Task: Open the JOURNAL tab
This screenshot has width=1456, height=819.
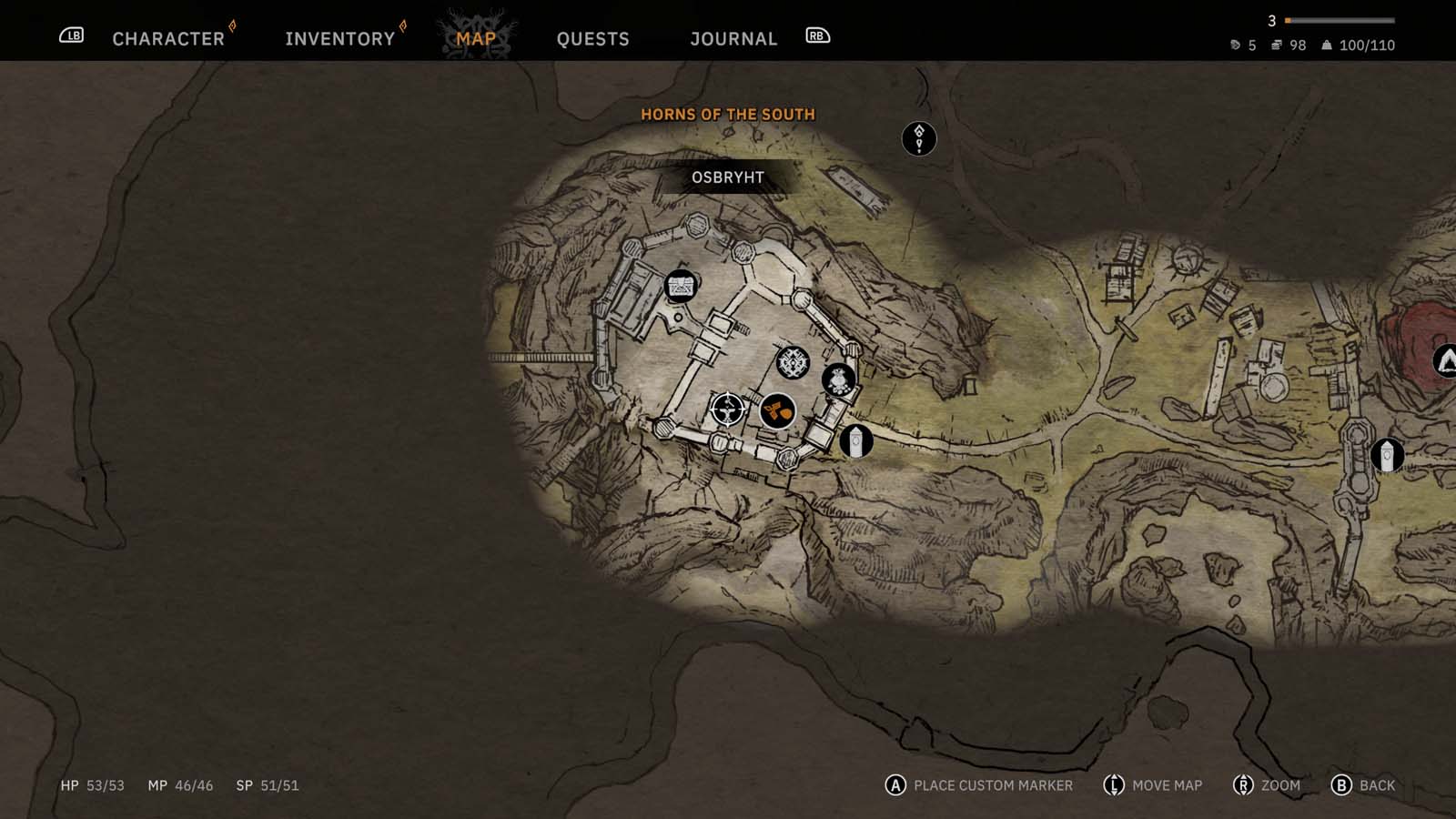Action: pyautogui.click(x=733, y=38)
